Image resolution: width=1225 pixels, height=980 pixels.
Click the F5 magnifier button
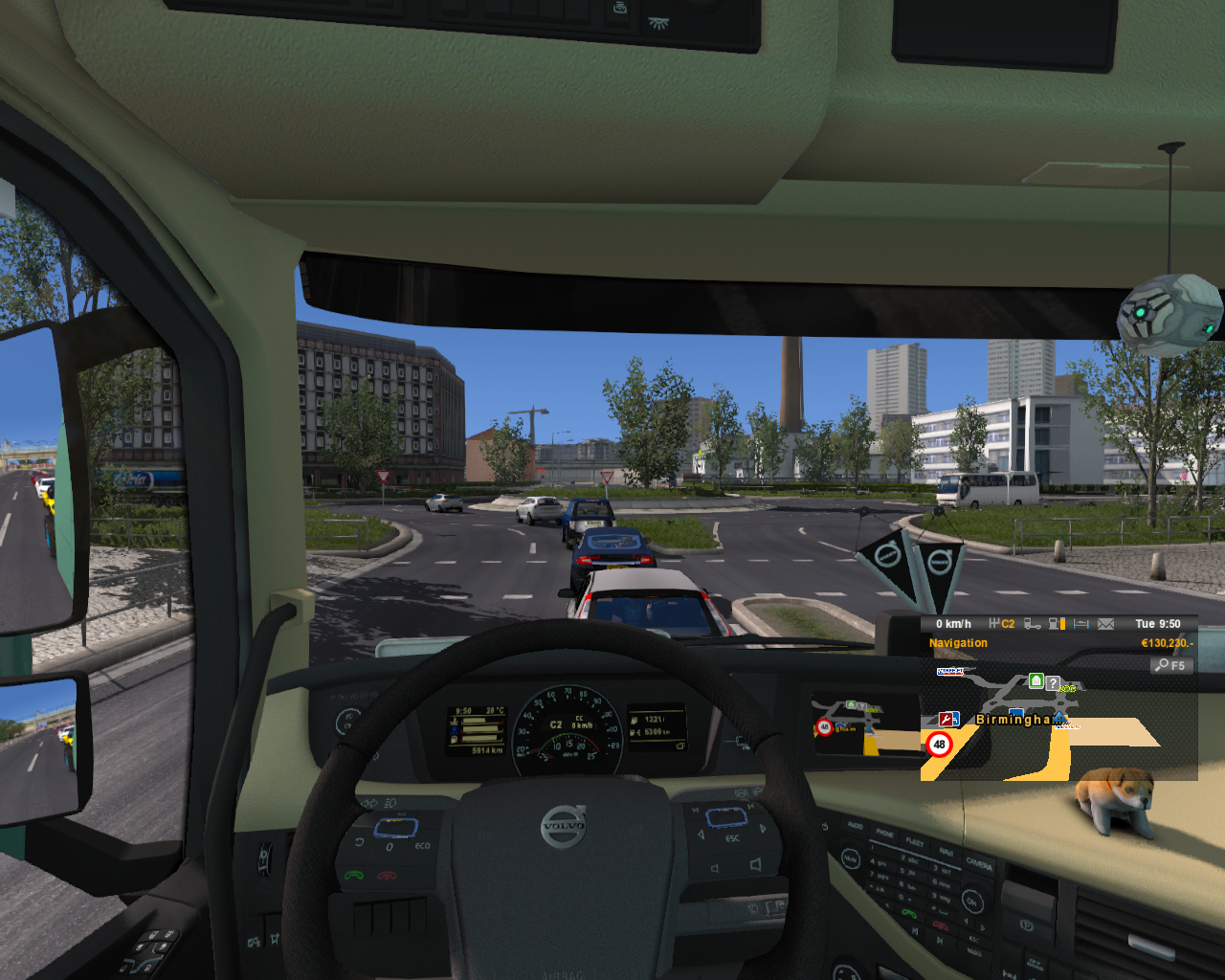1169,664
